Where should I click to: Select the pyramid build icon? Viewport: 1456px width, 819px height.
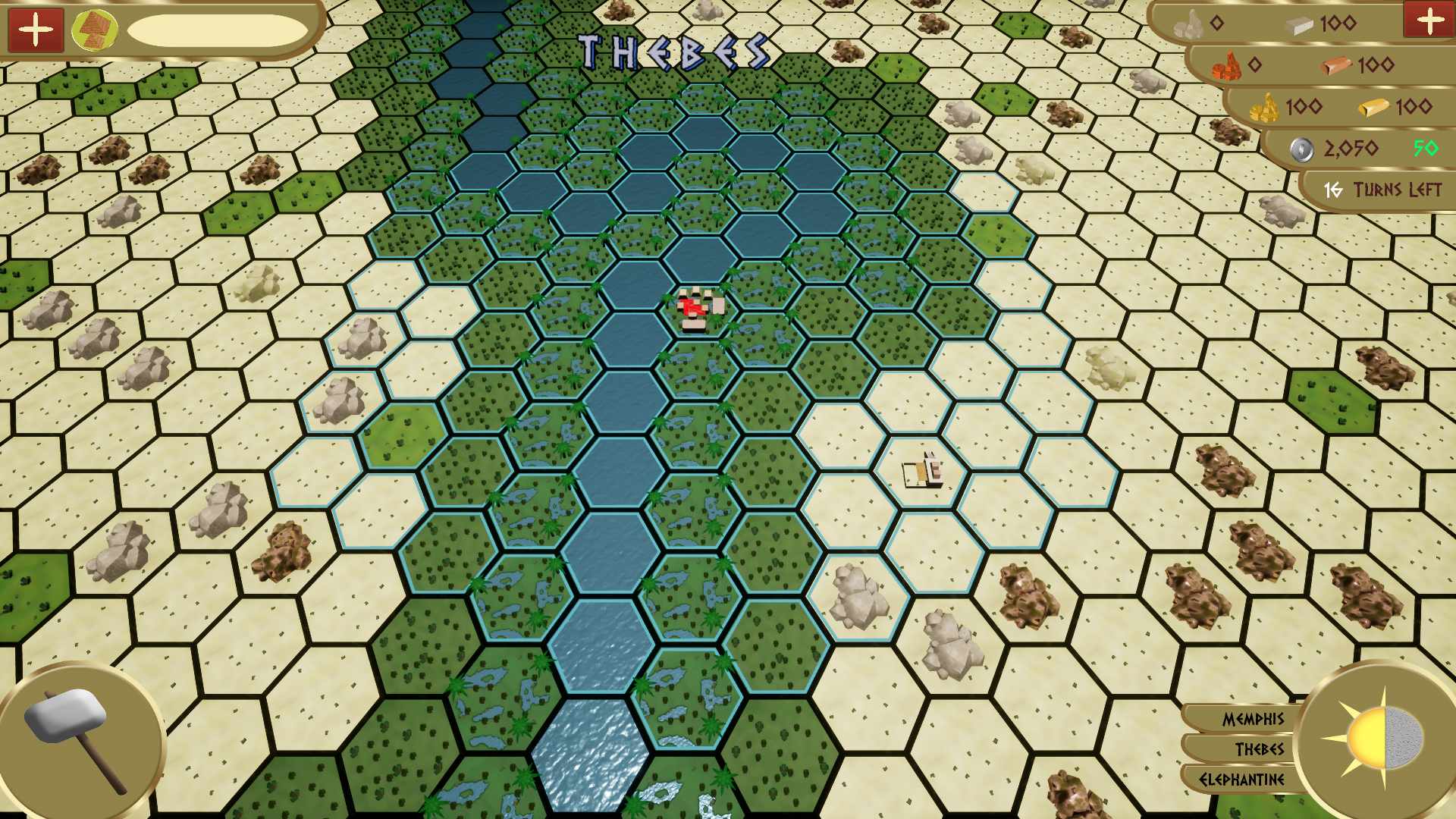pos(96,30)
